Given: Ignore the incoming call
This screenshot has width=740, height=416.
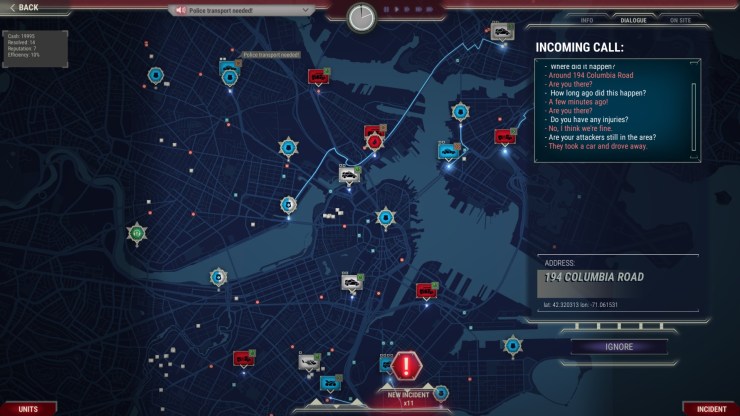Looking at the screenshot, I should (x=618, y=347).
